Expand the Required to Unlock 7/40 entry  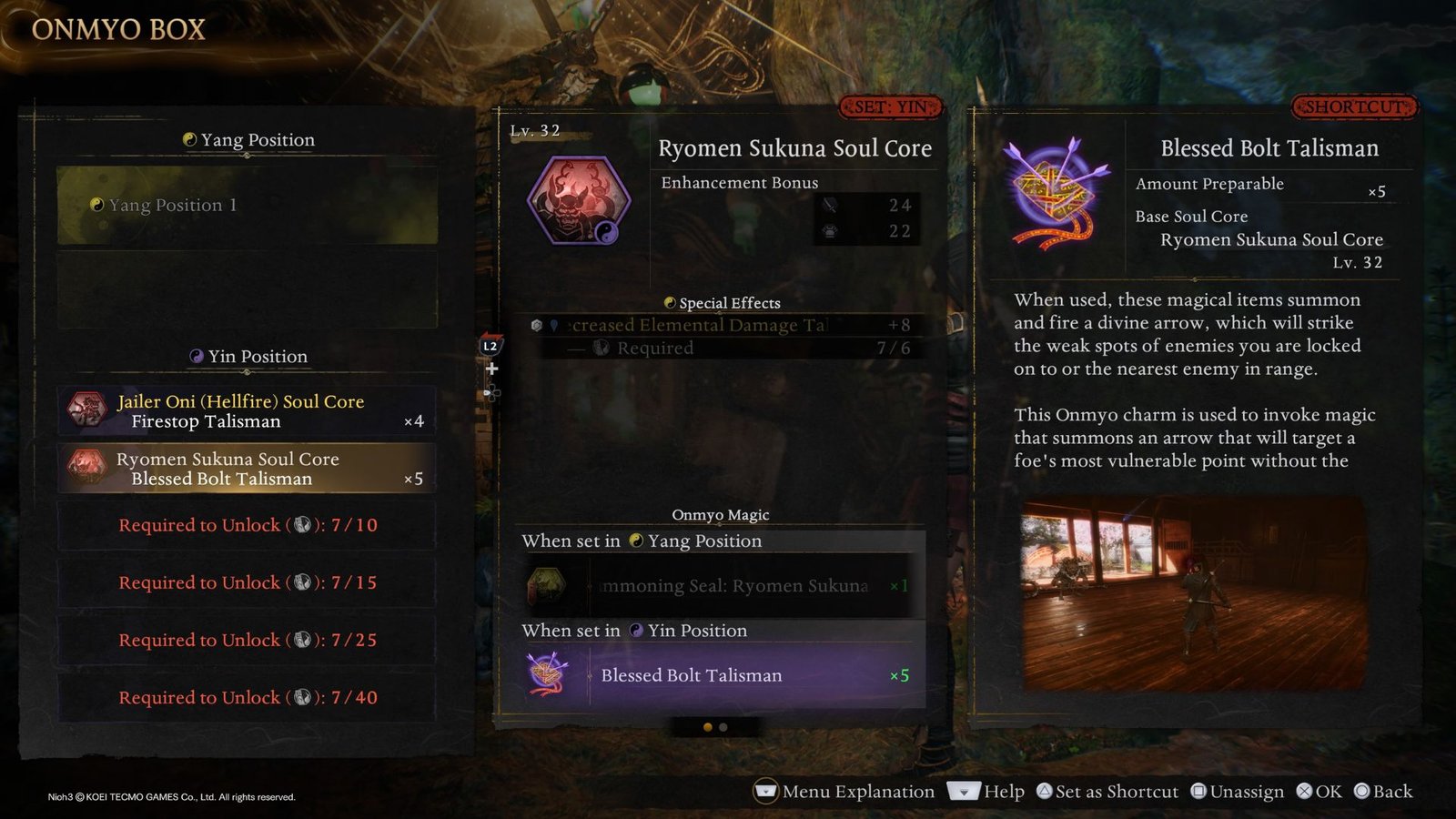coord(246,697)
